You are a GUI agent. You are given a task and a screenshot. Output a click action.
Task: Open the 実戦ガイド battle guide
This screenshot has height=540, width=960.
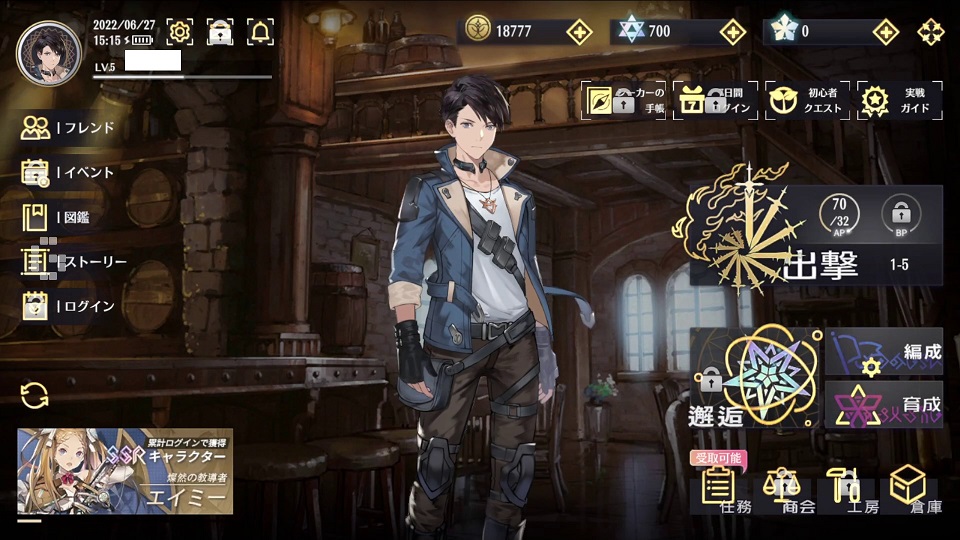pyautogui.click(x=899, y=100)
